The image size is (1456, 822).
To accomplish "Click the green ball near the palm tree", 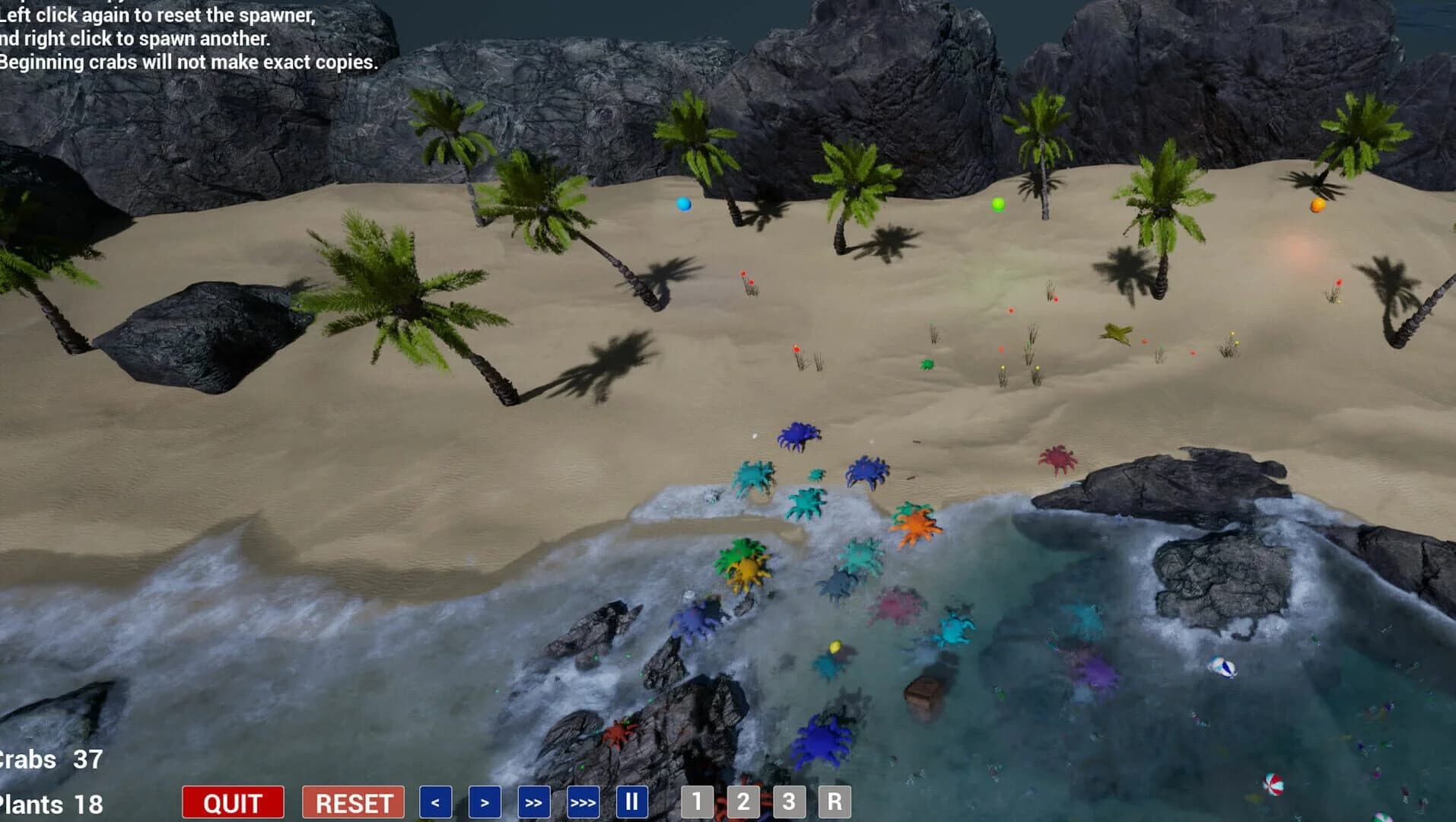I will (997, 204).
